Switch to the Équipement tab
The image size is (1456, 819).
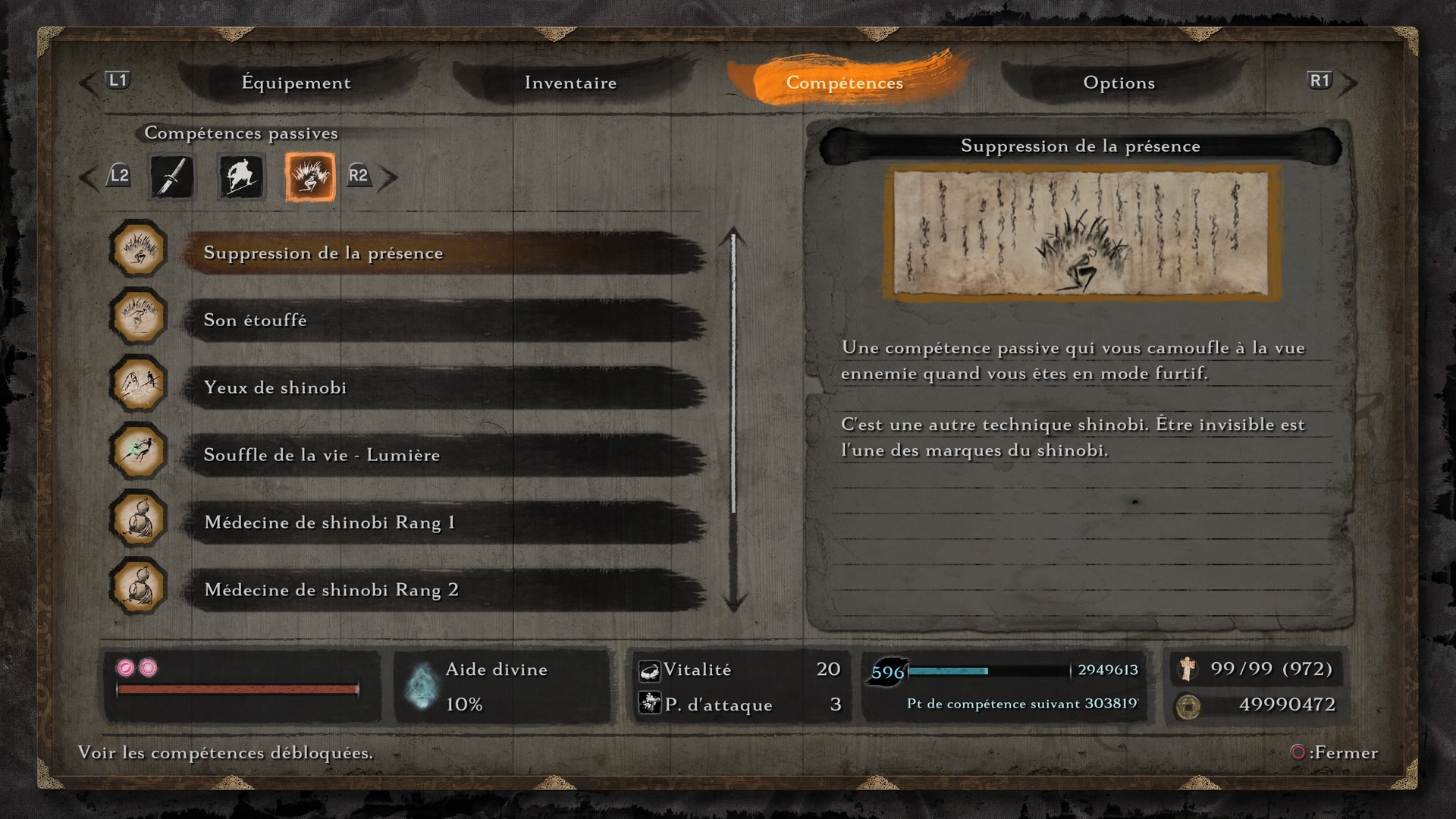tap(296, 83)
